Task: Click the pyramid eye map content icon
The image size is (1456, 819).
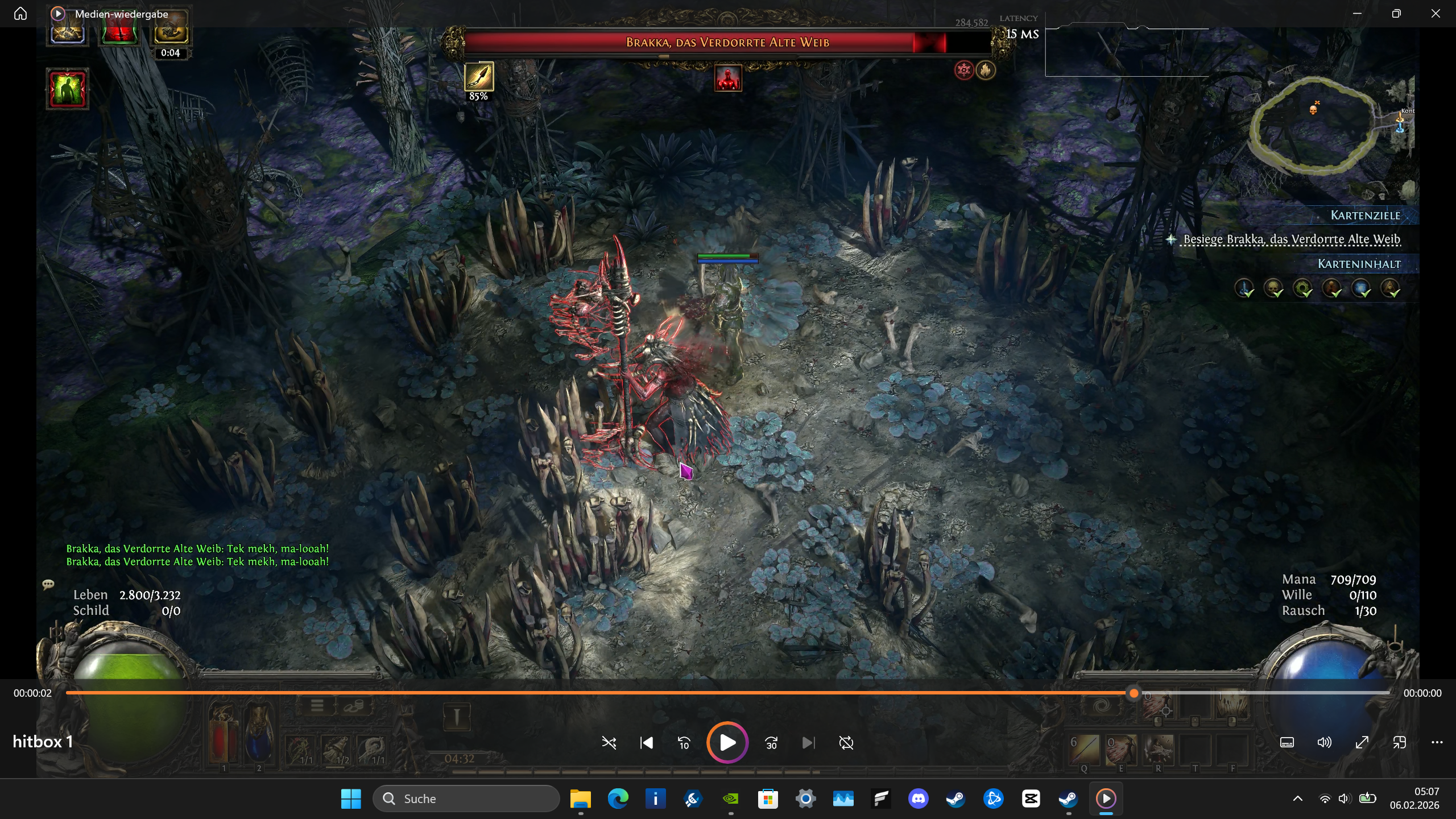Action: pos(1390,288)
